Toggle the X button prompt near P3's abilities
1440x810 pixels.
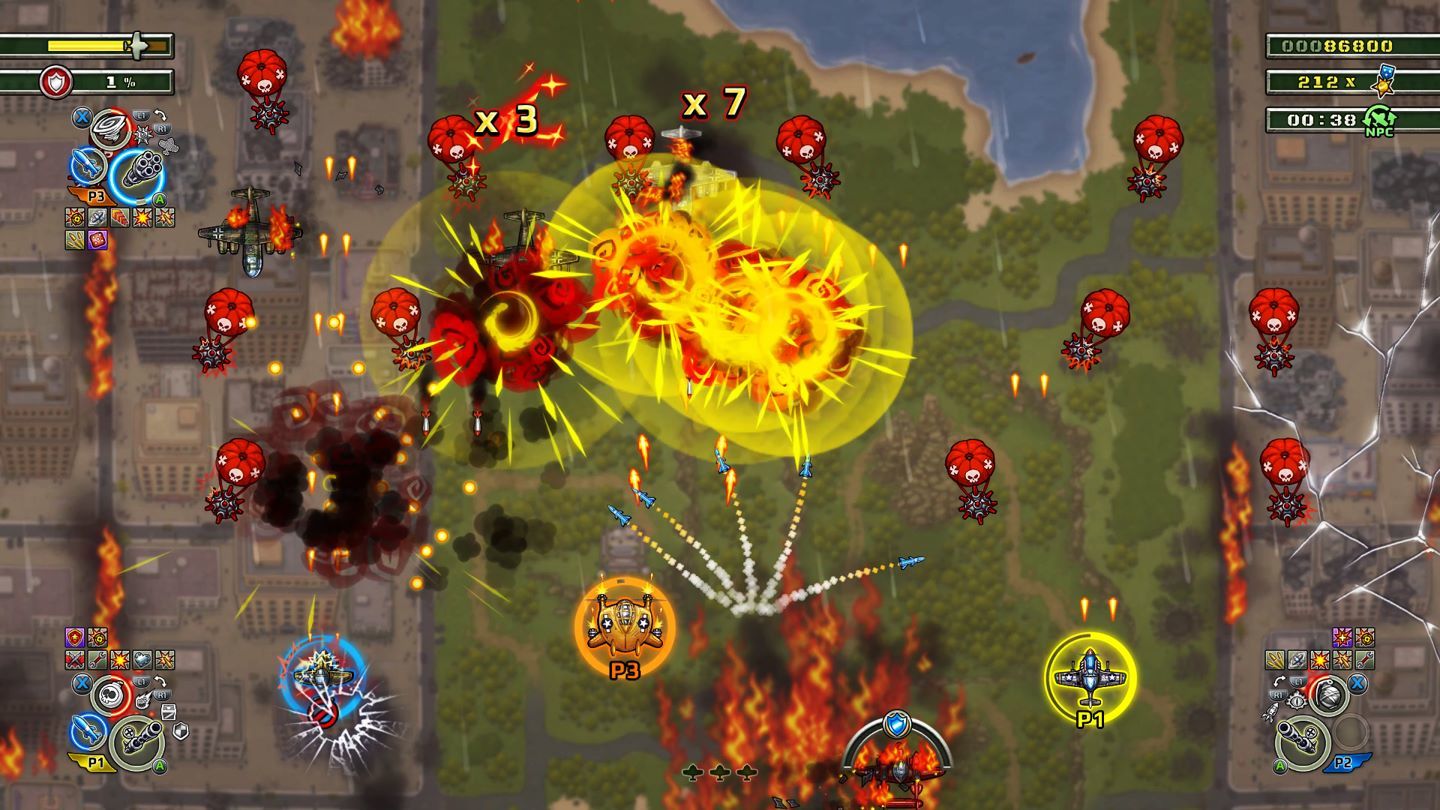[81, 117]
